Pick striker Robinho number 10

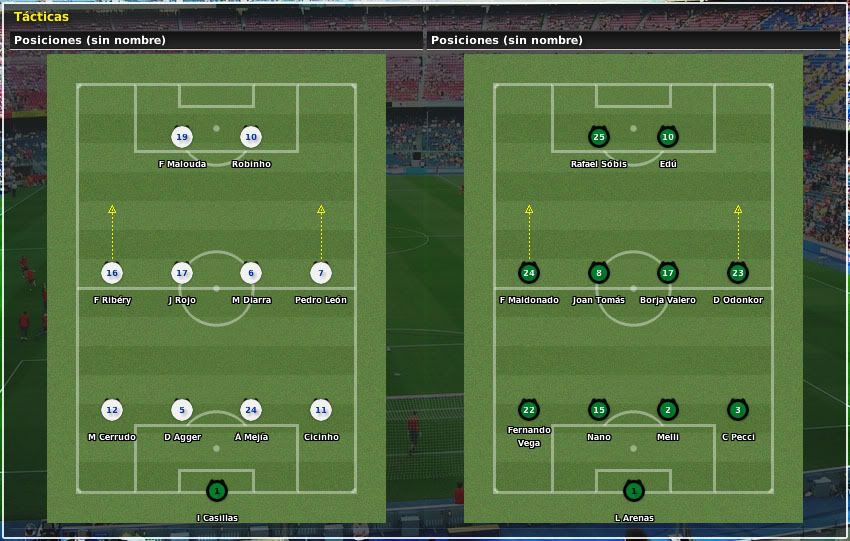(x=251, y=137)
